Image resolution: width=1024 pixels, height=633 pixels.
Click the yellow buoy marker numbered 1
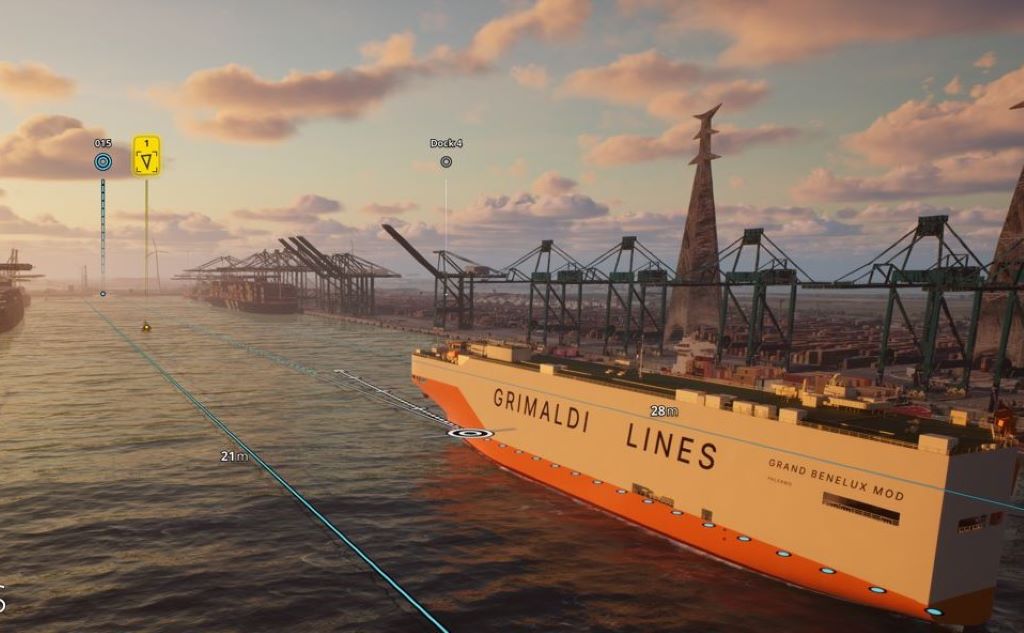coord(147,156)
